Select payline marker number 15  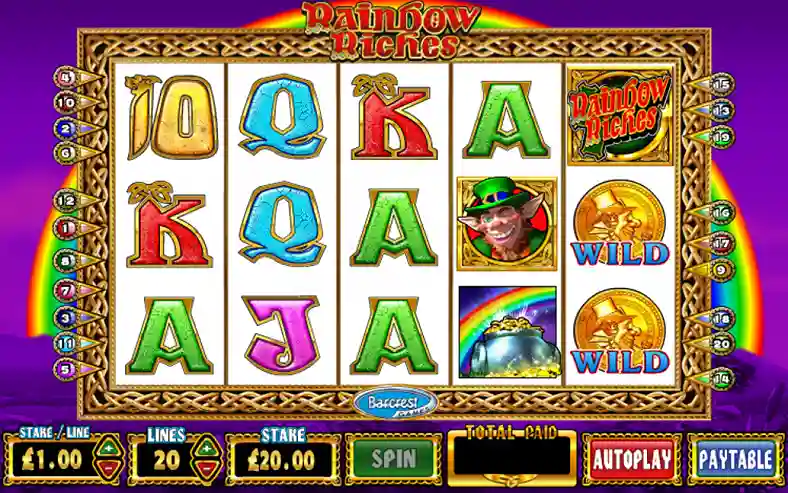(x=723, y=84)
